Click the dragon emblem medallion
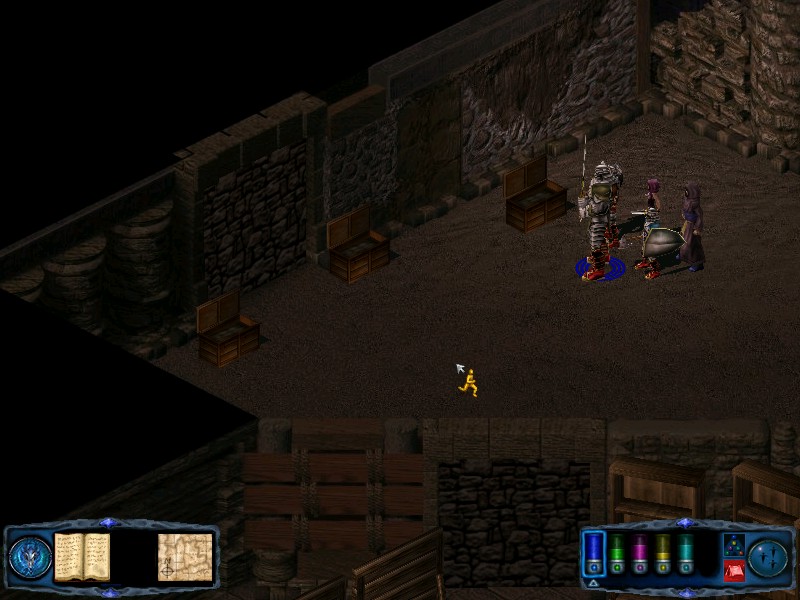The image size is (800, 600). (x=30, y=557)
